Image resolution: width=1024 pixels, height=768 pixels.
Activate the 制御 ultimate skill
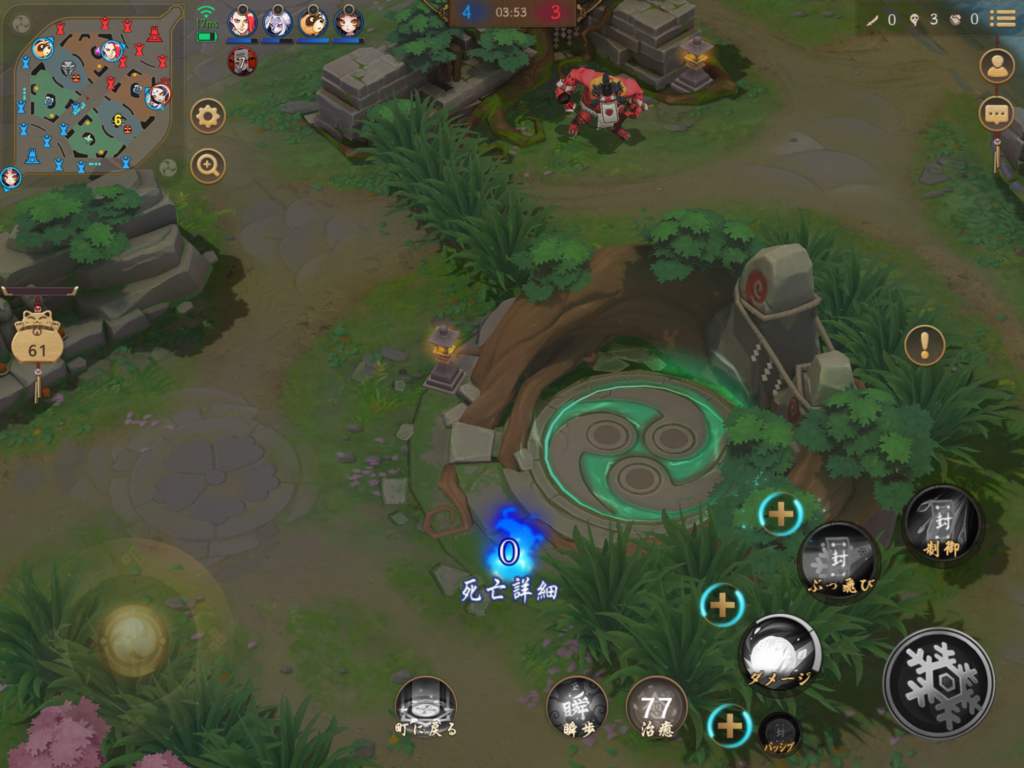(x=942, y=523)
